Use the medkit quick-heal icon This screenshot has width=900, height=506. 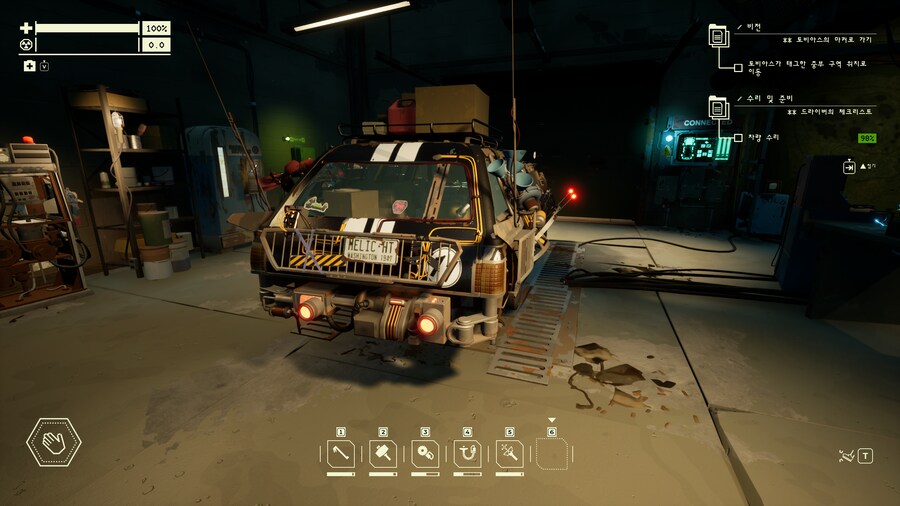30,66
